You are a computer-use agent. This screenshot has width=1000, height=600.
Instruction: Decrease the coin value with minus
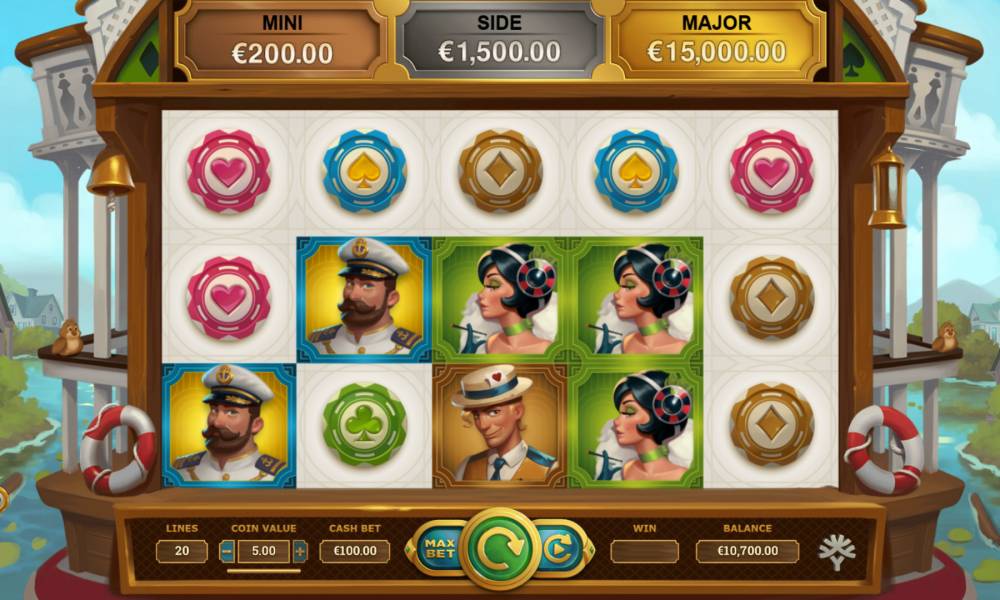tap(227, 551)
